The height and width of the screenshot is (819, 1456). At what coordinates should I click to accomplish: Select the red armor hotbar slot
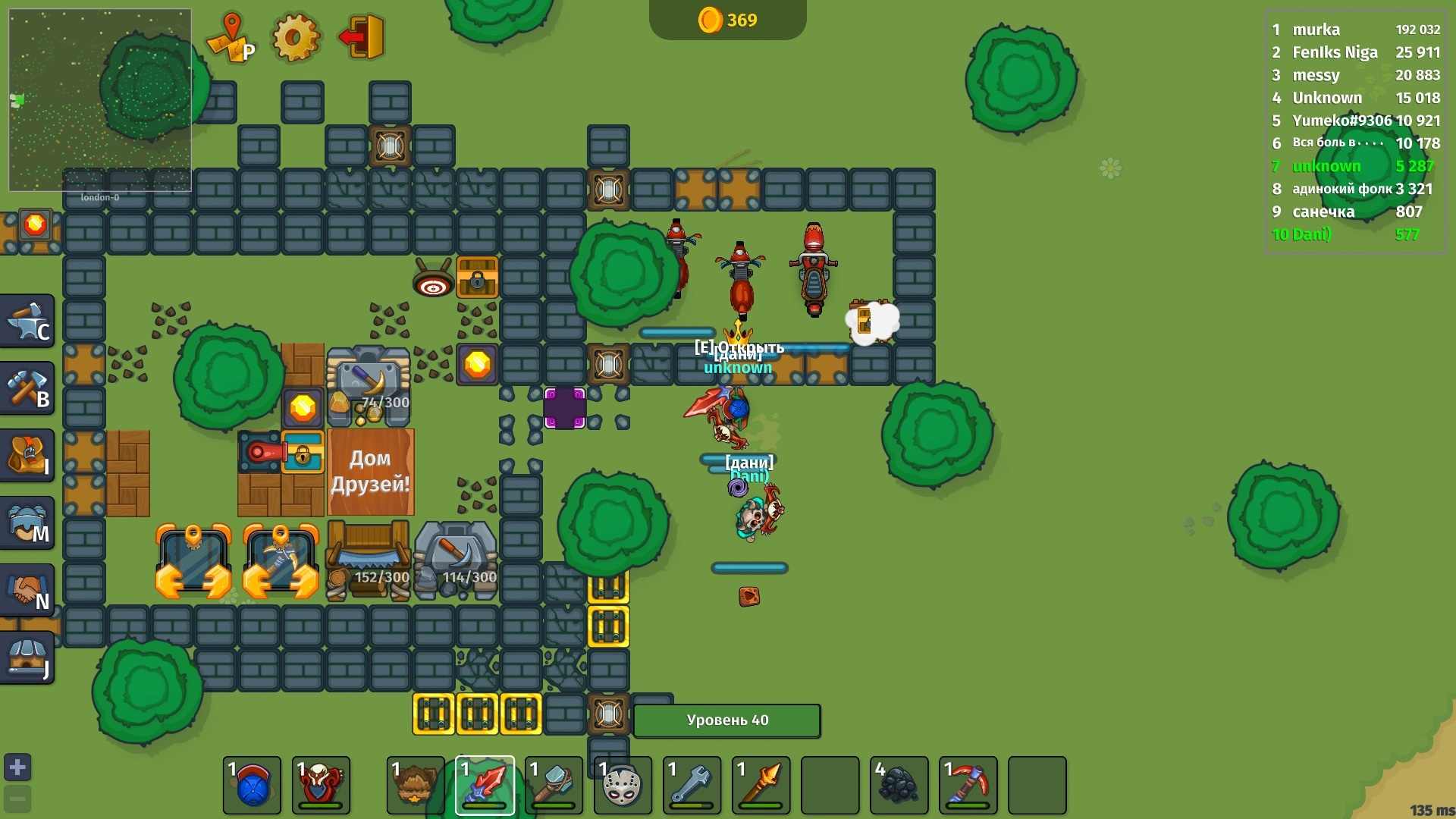pos(321,786)
